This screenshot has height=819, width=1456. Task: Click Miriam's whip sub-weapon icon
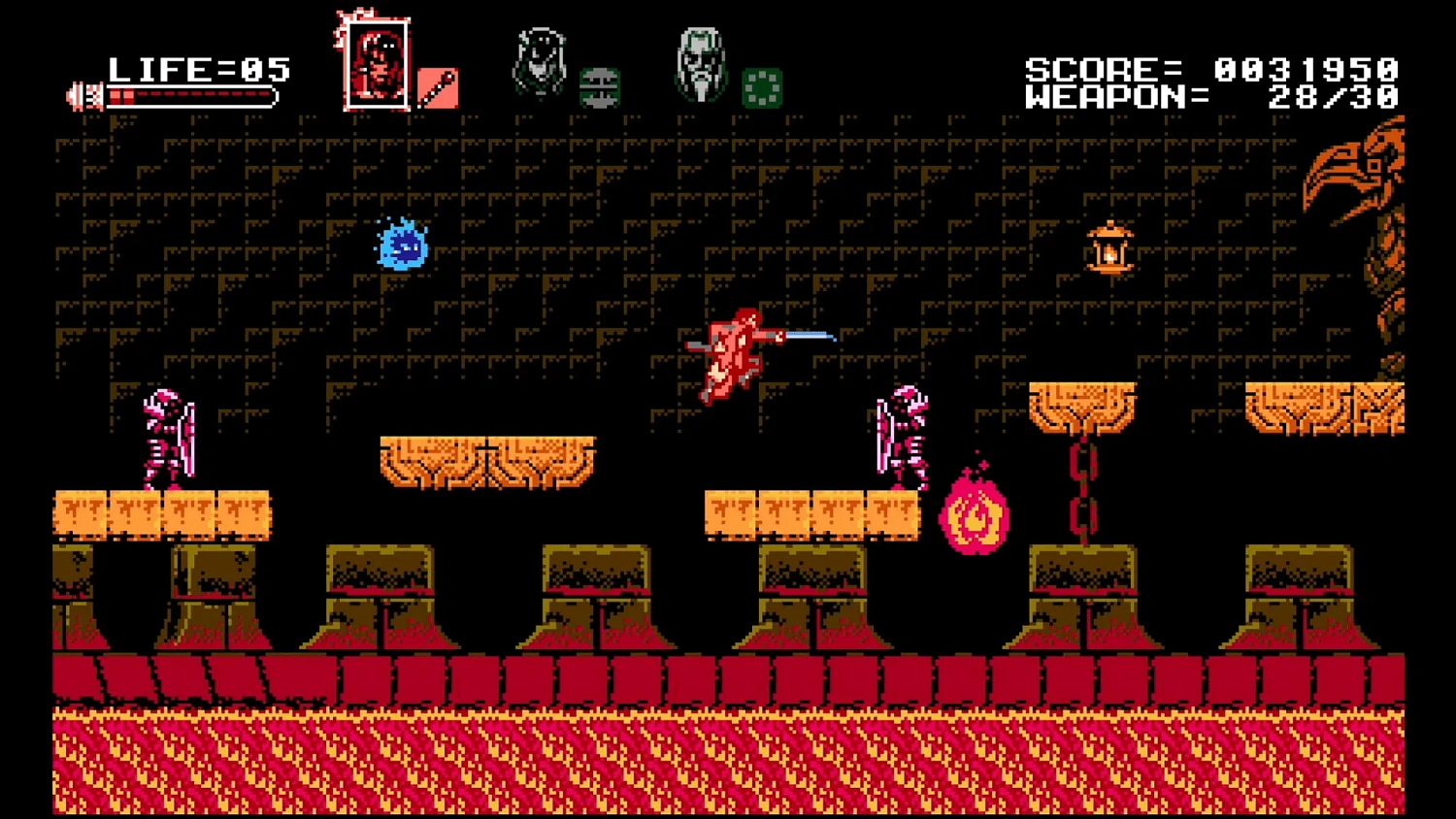click(x=600, y=87)
